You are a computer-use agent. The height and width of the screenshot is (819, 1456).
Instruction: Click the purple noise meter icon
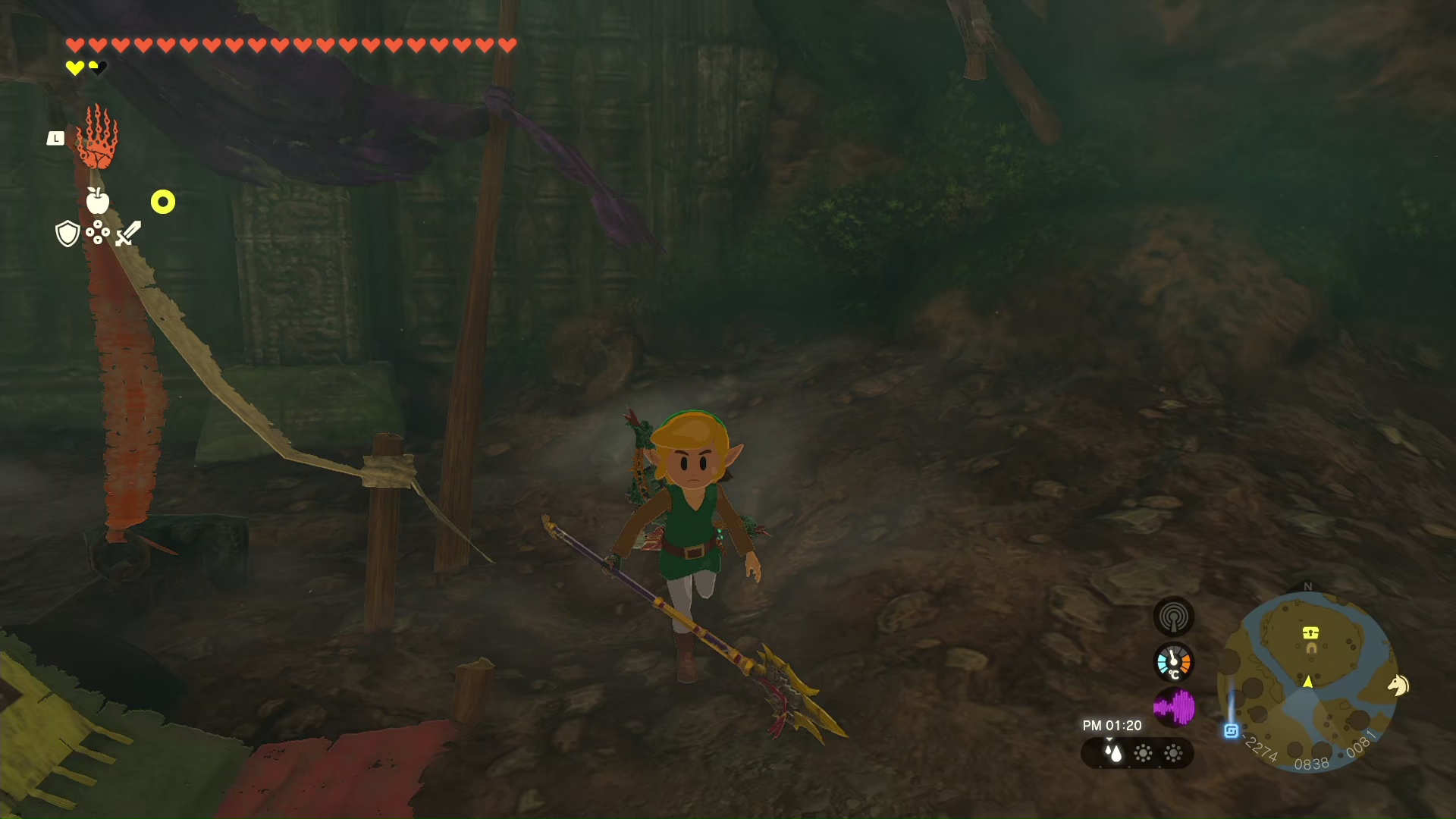point(1173,708)
